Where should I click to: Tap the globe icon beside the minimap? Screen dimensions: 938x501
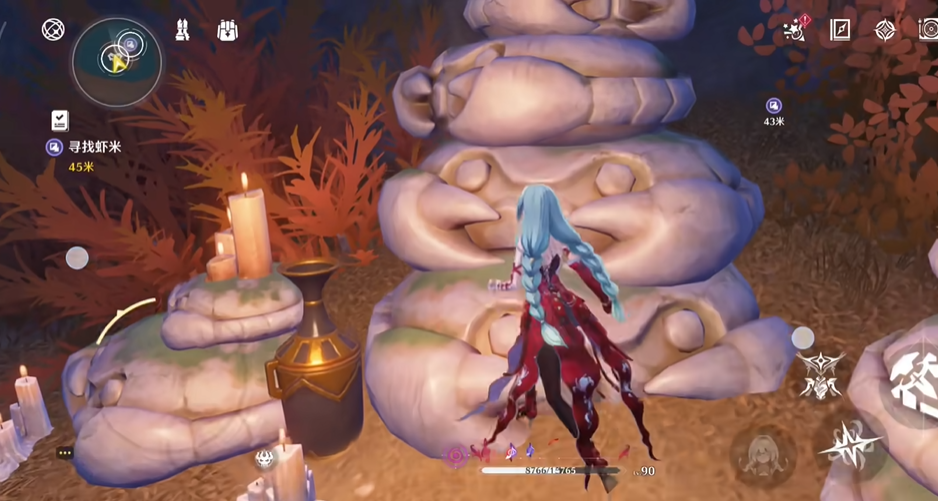pos(53,29)
